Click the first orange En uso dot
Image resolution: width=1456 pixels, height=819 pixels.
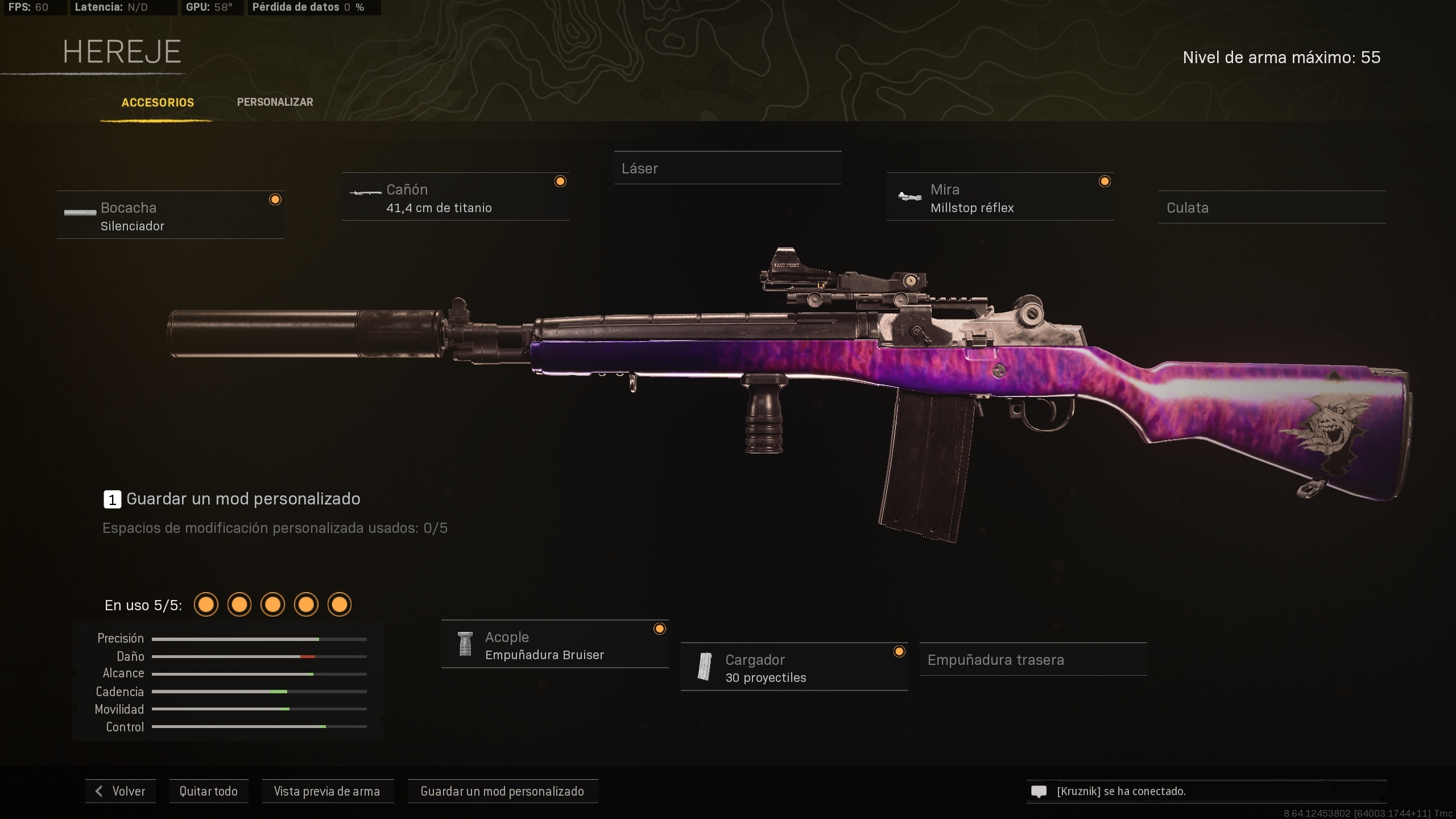[206, 605]
